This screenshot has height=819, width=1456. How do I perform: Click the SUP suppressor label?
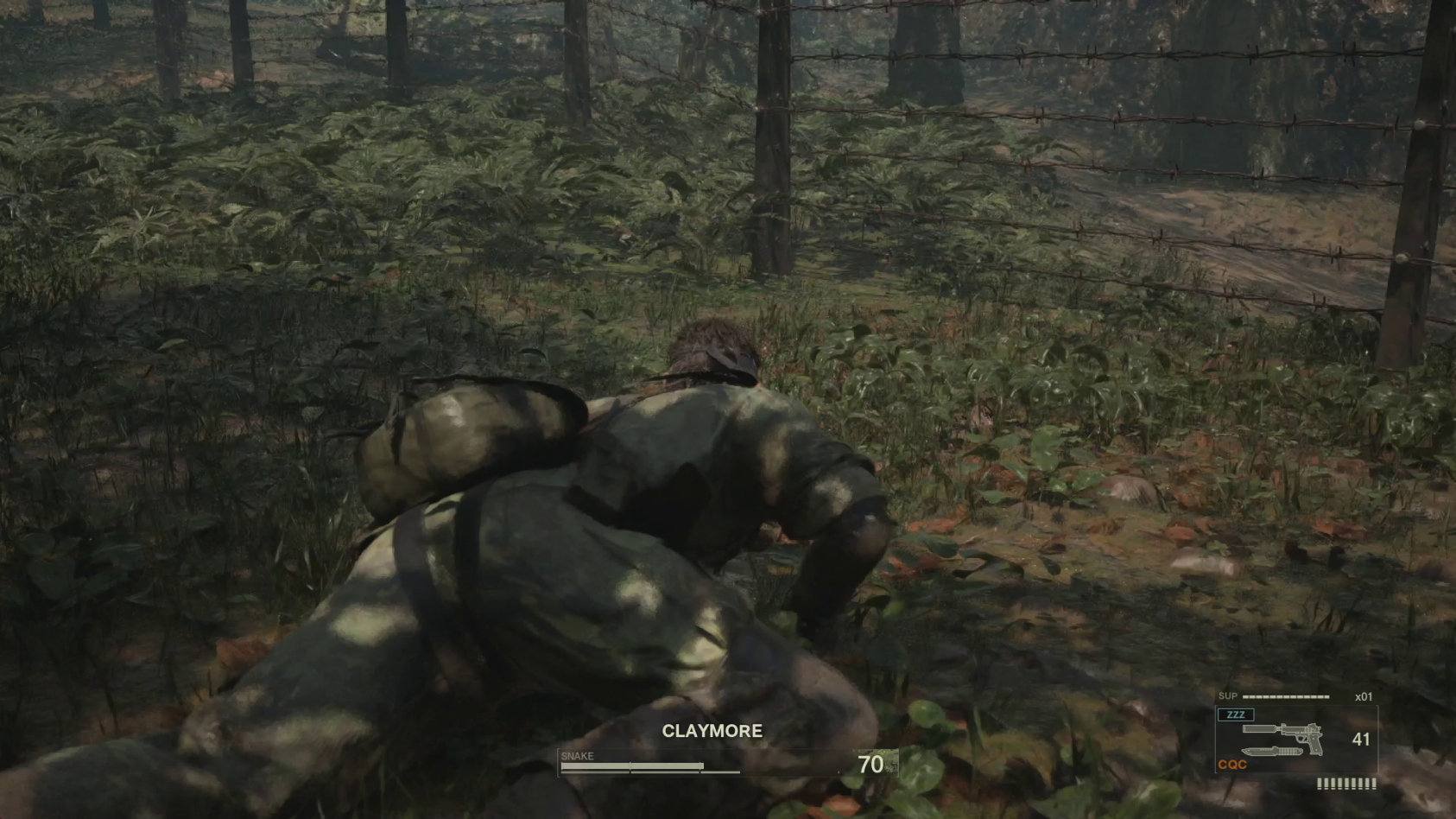pyautogui.click(x=1228, y=696)
